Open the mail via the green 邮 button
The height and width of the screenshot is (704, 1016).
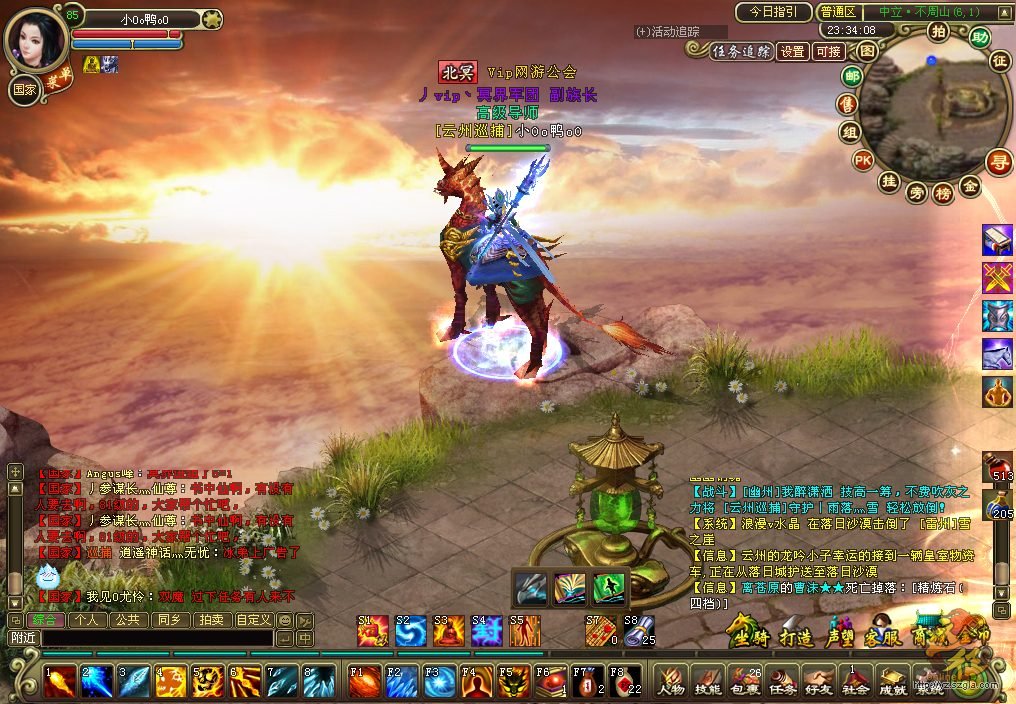point(852,76)
